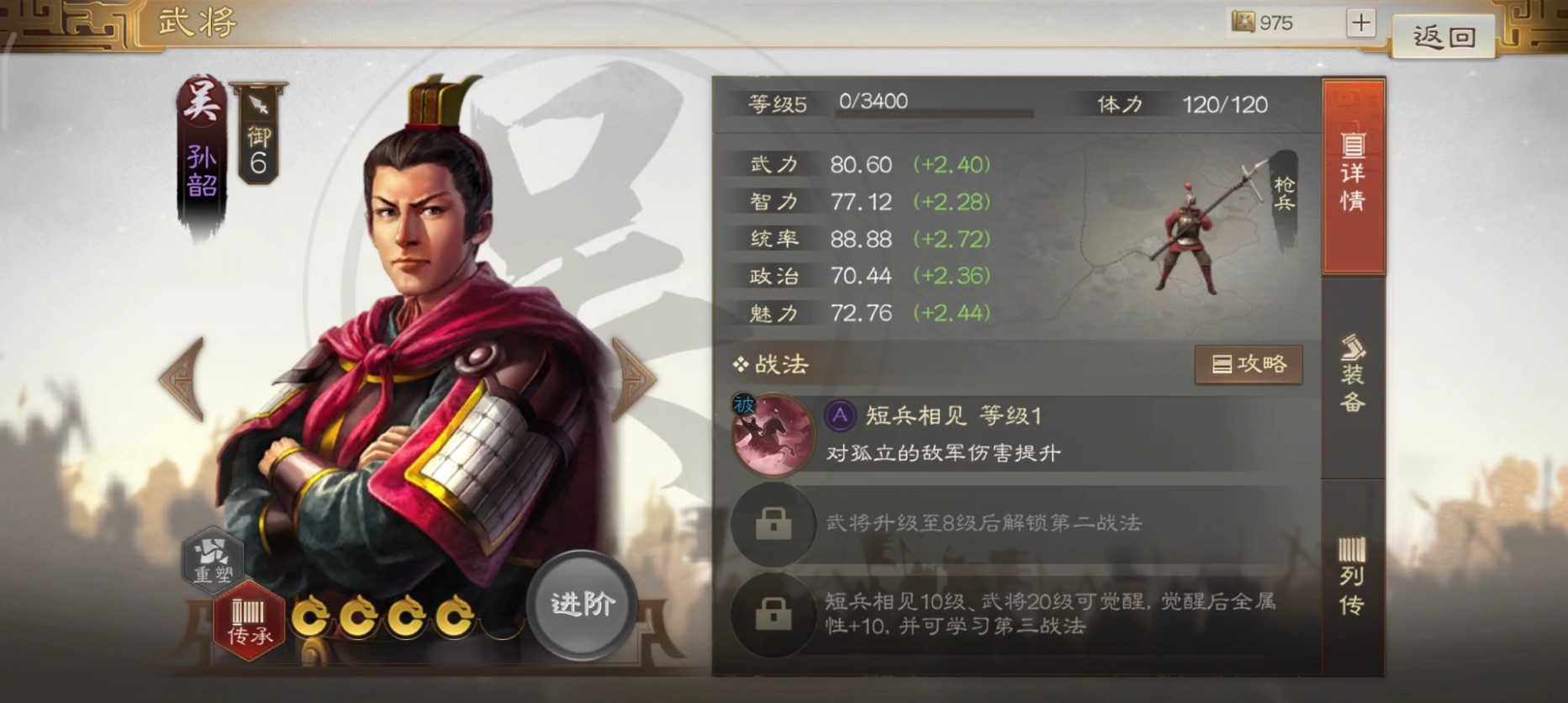This screenshot has width=1568, height=703.
Task: Click the third locked skill lock icon
Action: click(x=773, y=611)
